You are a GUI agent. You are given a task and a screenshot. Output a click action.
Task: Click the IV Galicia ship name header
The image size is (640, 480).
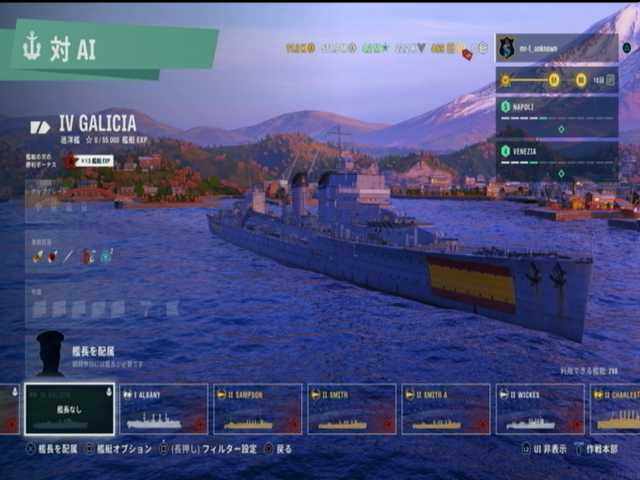(97, 123)
